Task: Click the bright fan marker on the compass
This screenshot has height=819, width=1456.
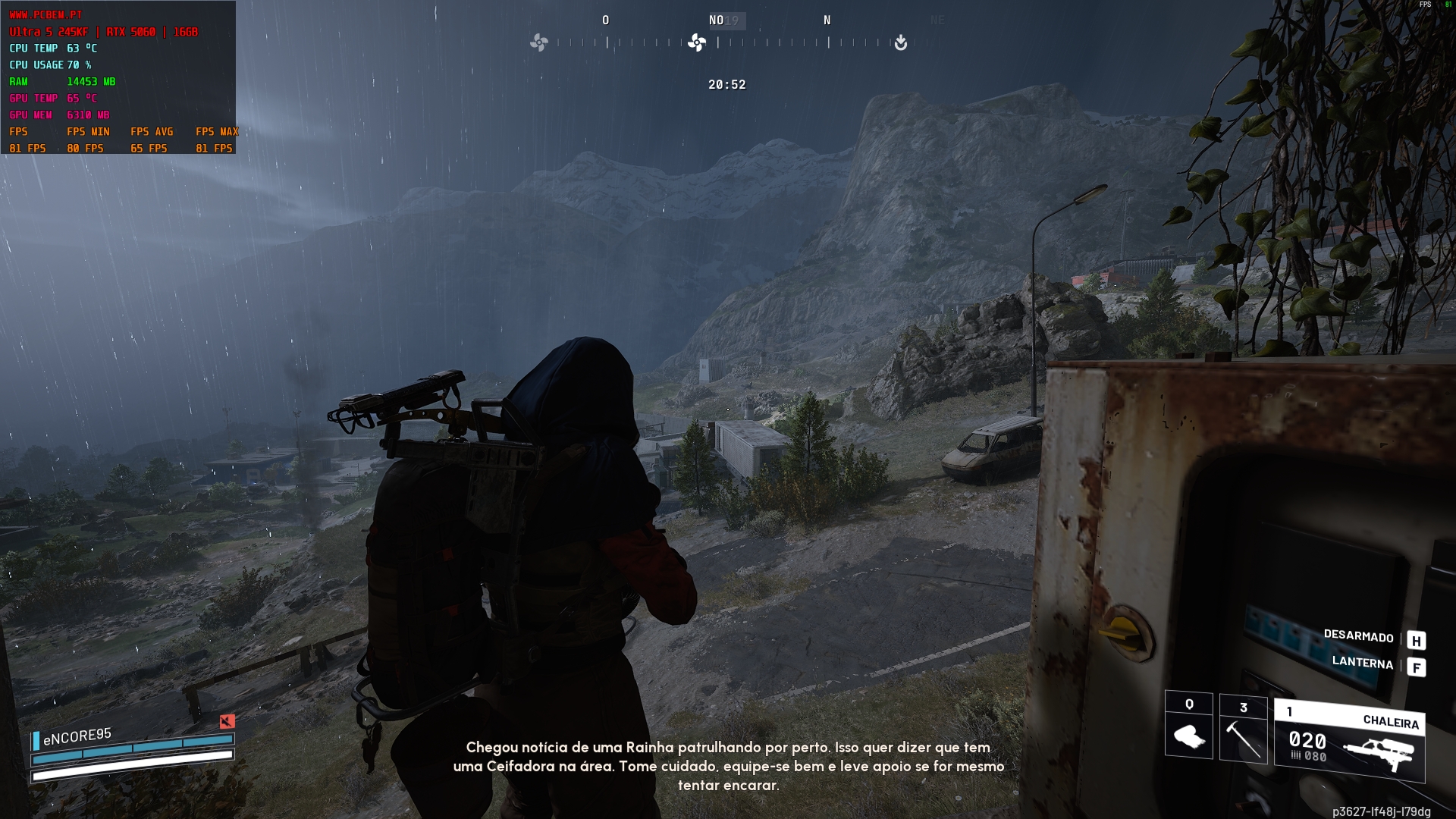Action: (696, 42)
